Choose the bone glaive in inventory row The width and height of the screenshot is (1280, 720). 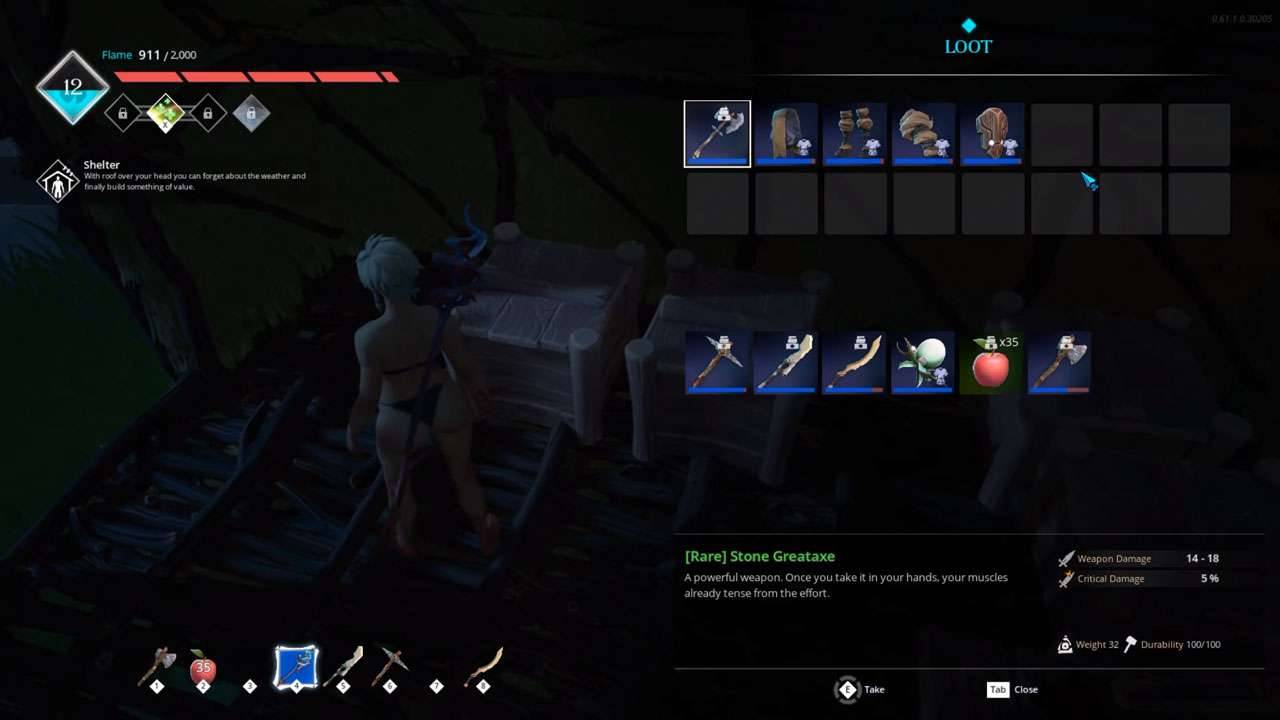(786, 362)
